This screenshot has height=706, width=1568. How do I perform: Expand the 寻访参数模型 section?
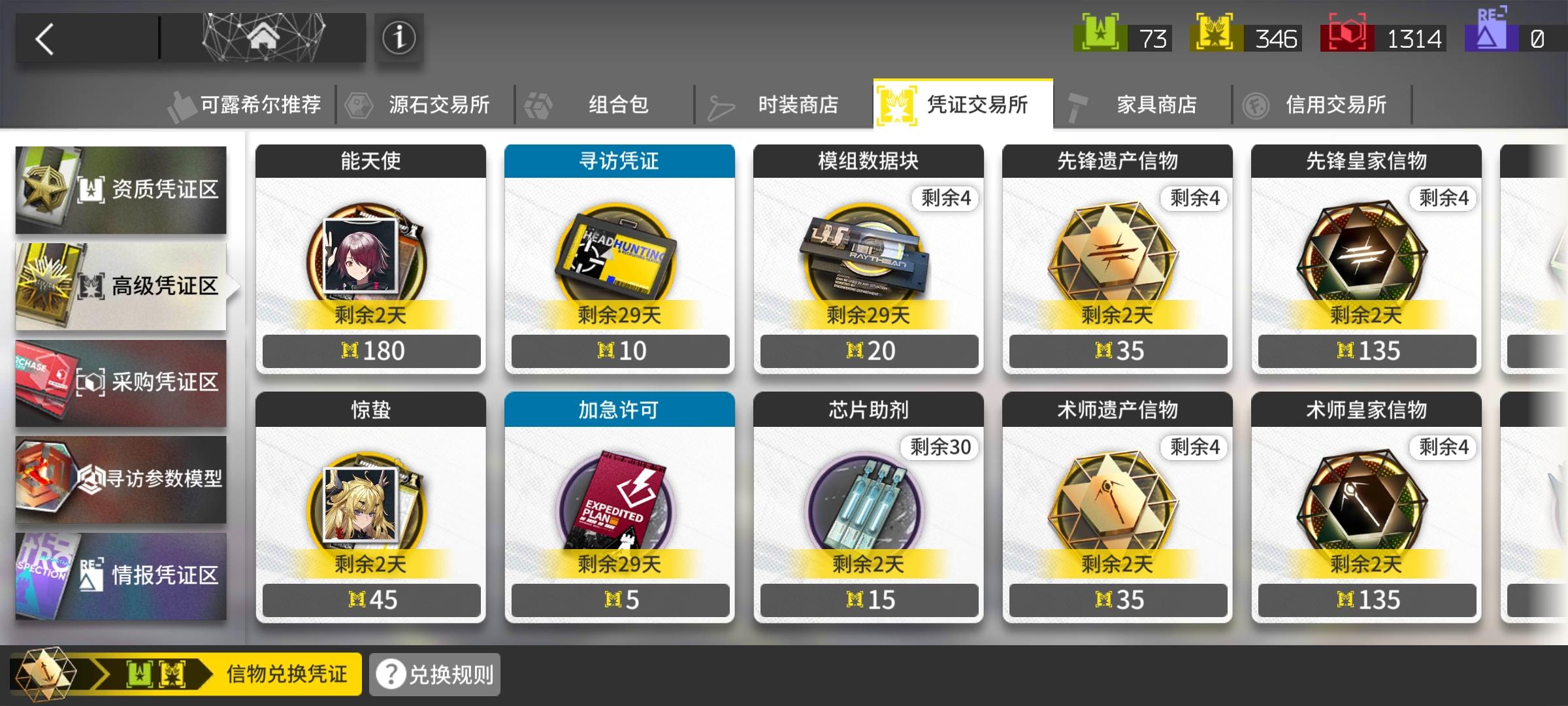(x=121, y=479)
